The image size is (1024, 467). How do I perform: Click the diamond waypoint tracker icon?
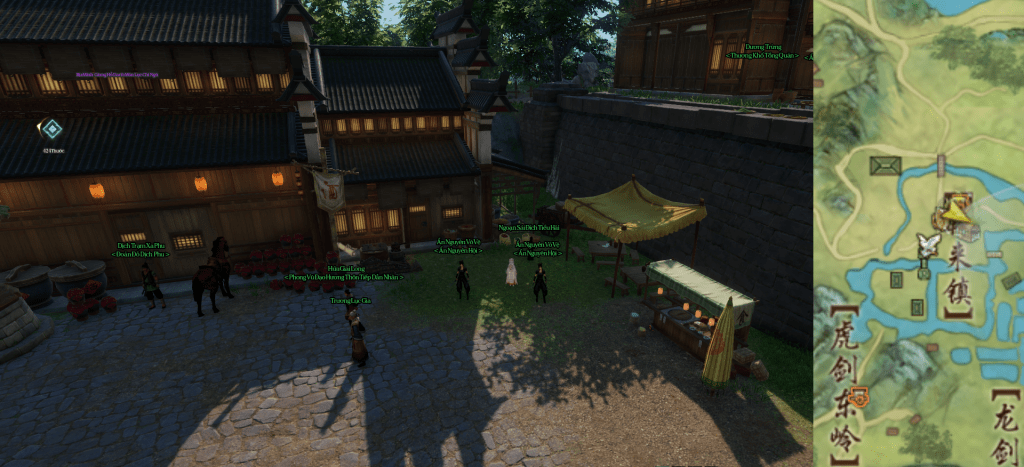click(x=50, y=129)
